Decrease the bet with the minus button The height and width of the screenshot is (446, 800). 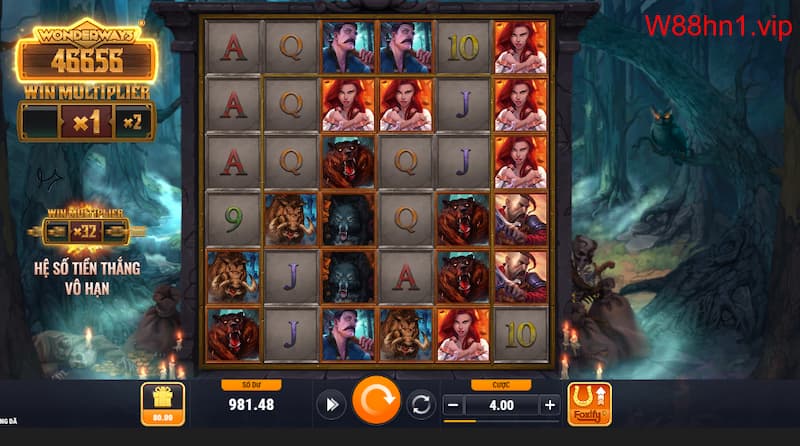453,405
